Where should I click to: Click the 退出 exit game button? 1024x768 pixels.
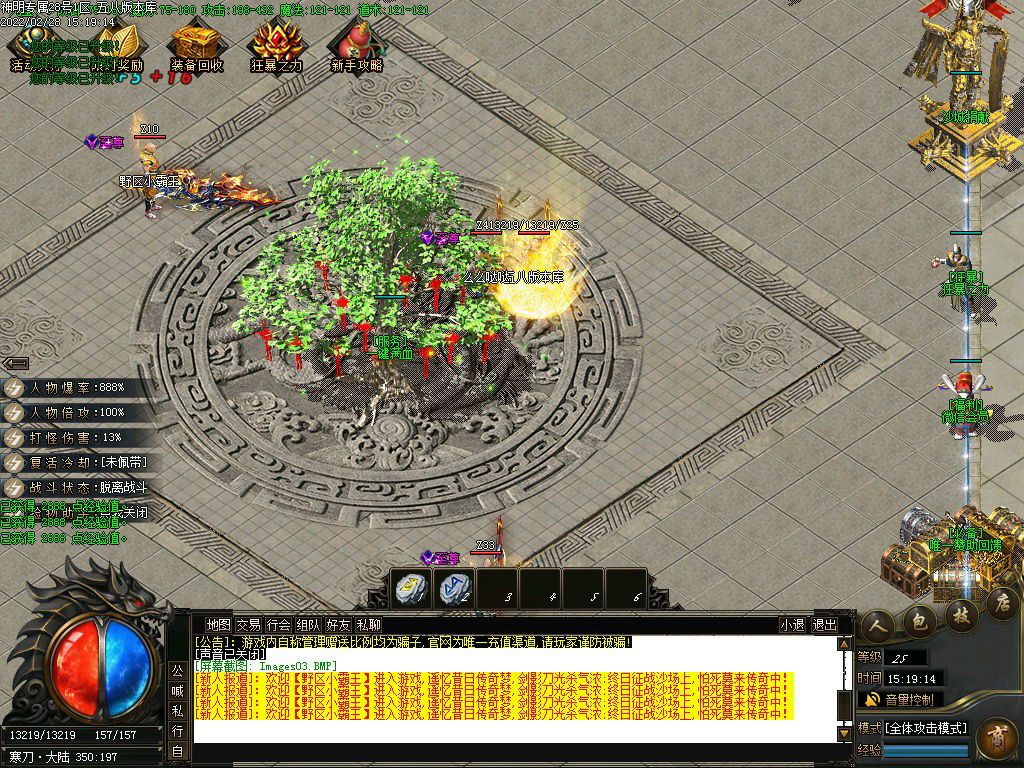[824, 625]
